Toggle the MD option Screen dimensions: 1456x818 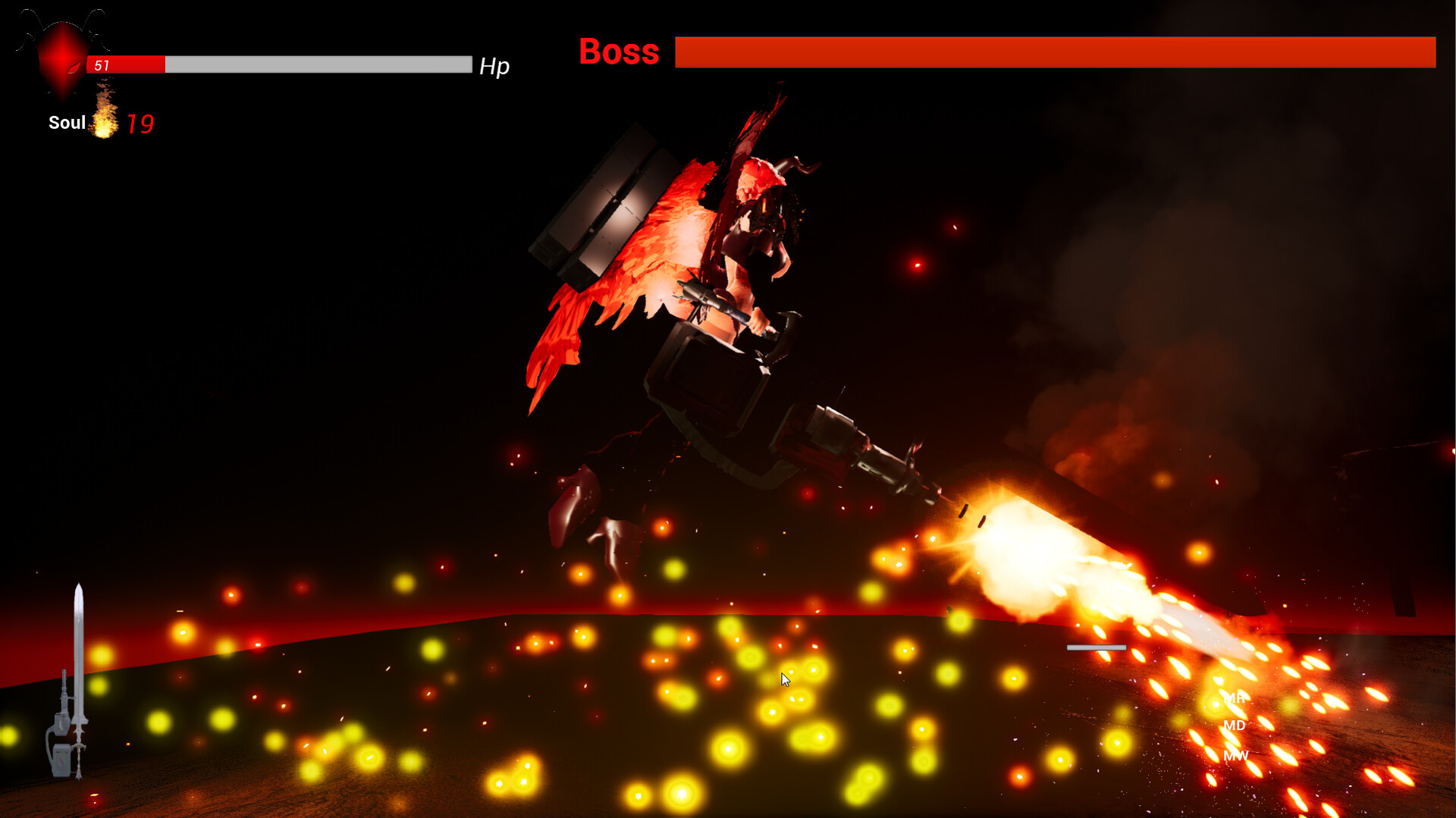point(1235,726)
